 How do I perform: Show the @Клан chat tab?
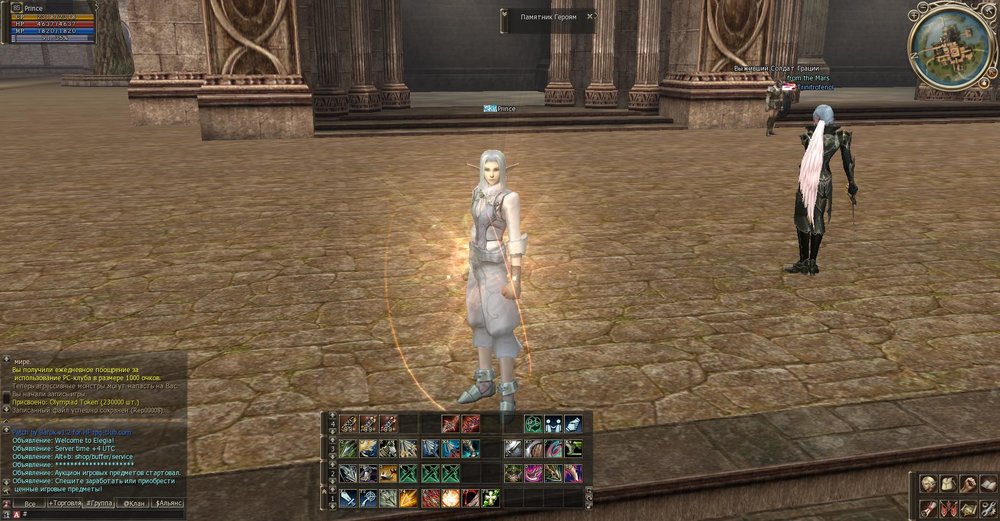135,503
